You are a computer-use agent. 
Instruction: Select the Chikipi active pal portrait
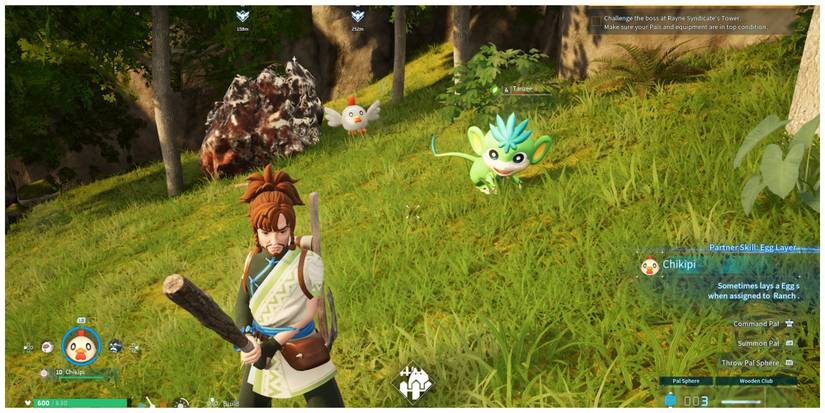(x=80, y=346)
